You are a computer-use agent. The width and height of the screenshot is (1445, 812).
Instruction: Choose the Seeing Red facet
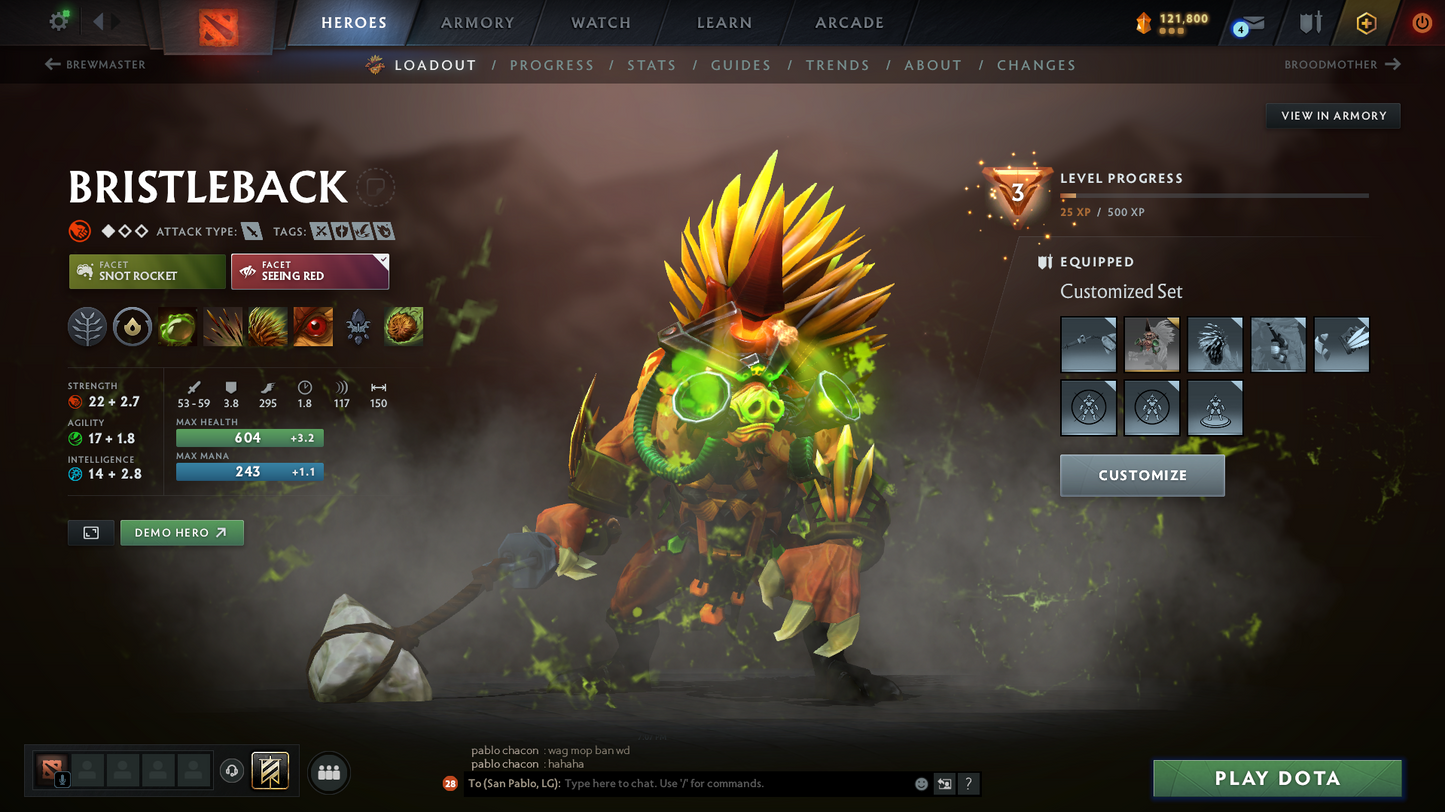click(309, 271)
